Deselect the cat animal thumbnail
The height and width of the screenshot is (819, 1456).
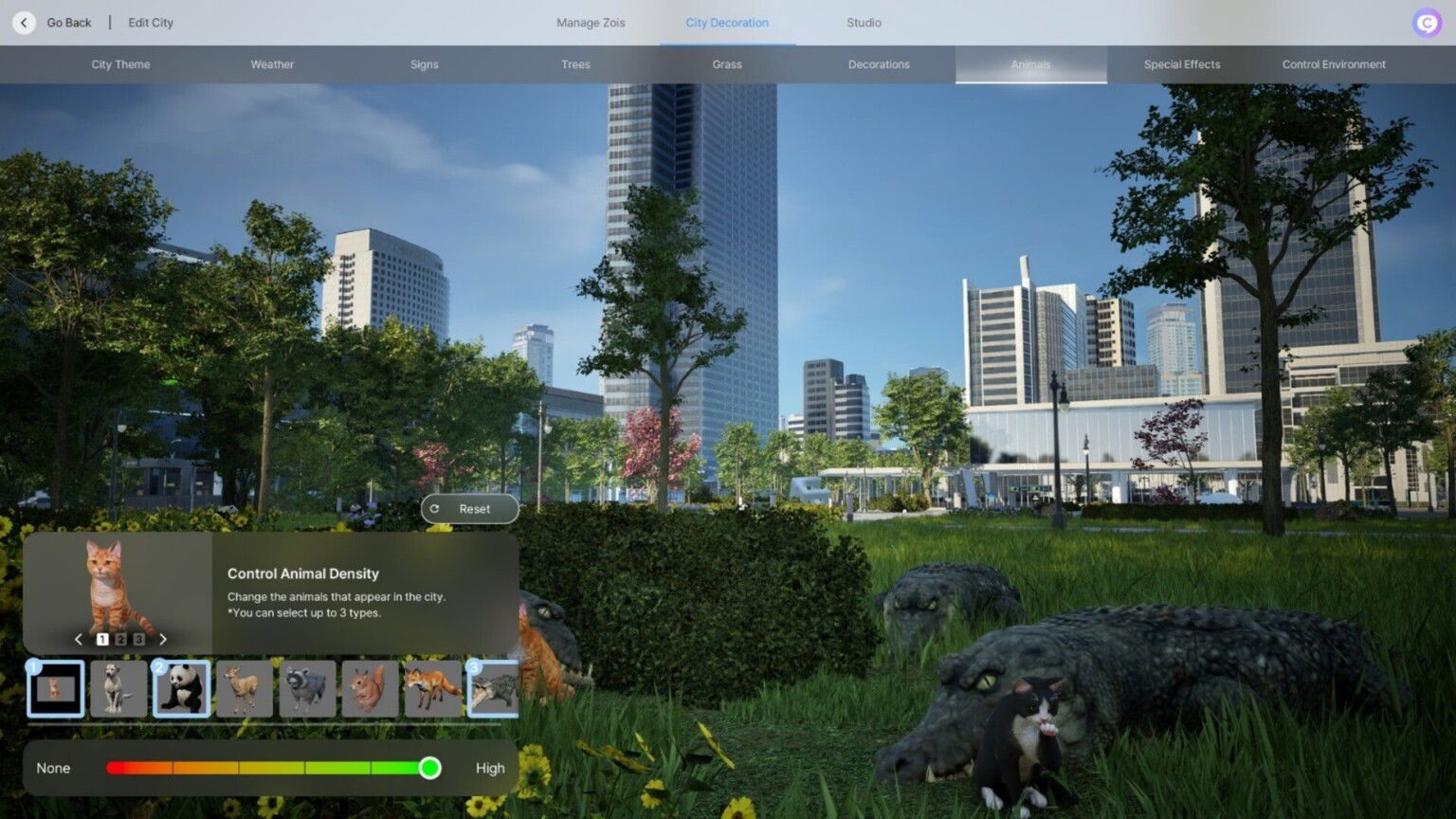click(x=56, y=689)
